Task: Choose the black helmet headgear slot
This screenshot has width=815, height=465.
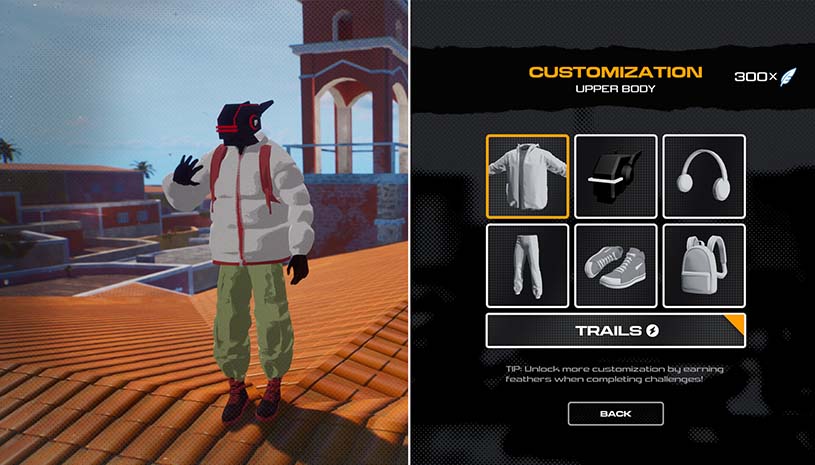Action: tap(616, 176)
